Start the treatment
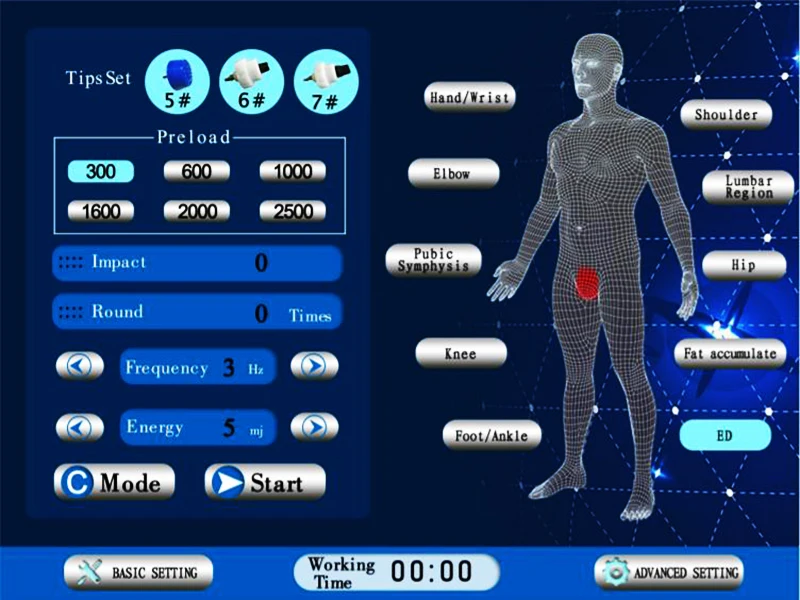This screenshot has height=600, width=800. [265, 482]
